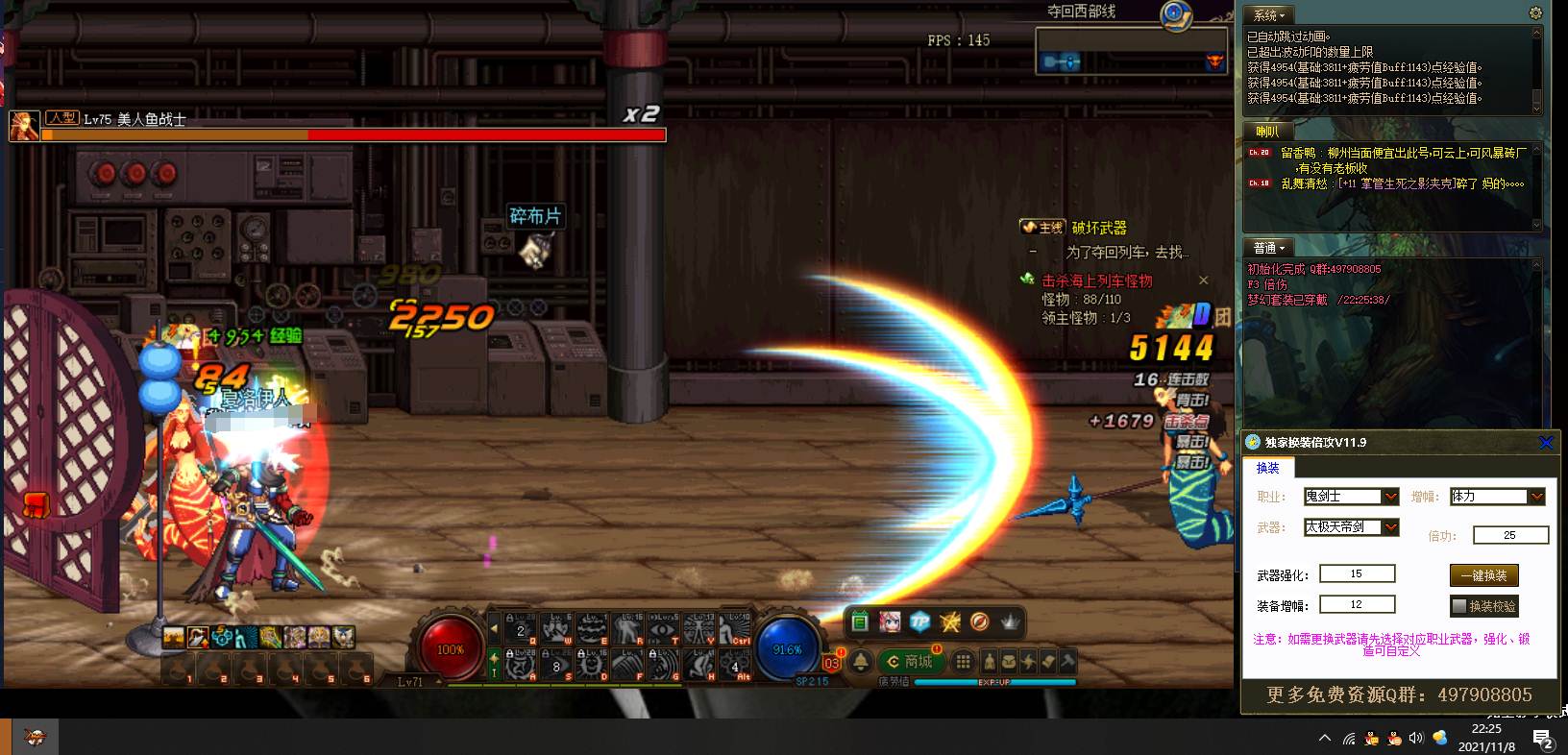The width and height of the screenshot is (1568, 755).
Task: Select the 破坏武器 main quest tracker
Action: coord(1098,228)
